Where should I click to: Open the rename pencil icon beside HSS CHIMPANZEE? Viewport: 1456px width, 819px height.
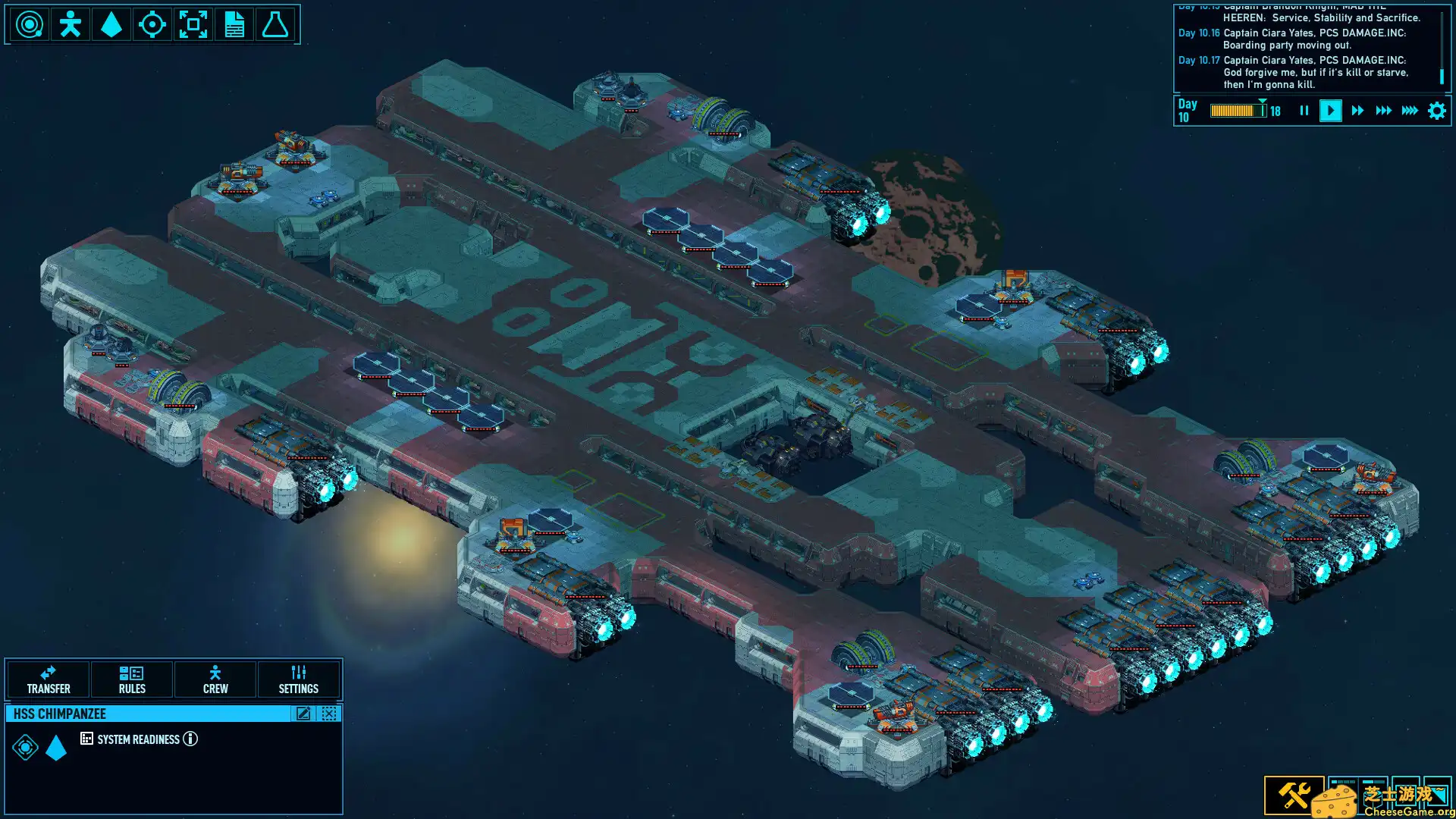pos(303,714)
